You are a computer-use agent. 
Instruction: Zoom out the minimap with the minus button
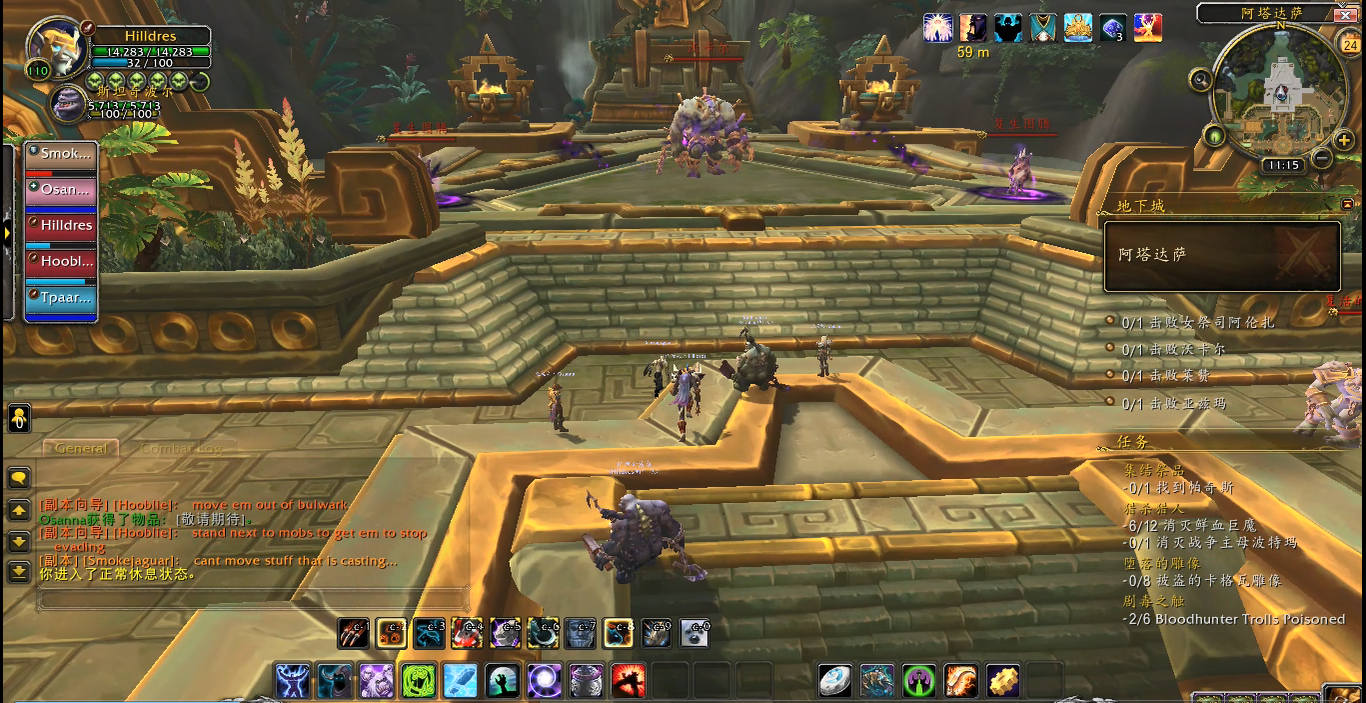pos(1321,158)
